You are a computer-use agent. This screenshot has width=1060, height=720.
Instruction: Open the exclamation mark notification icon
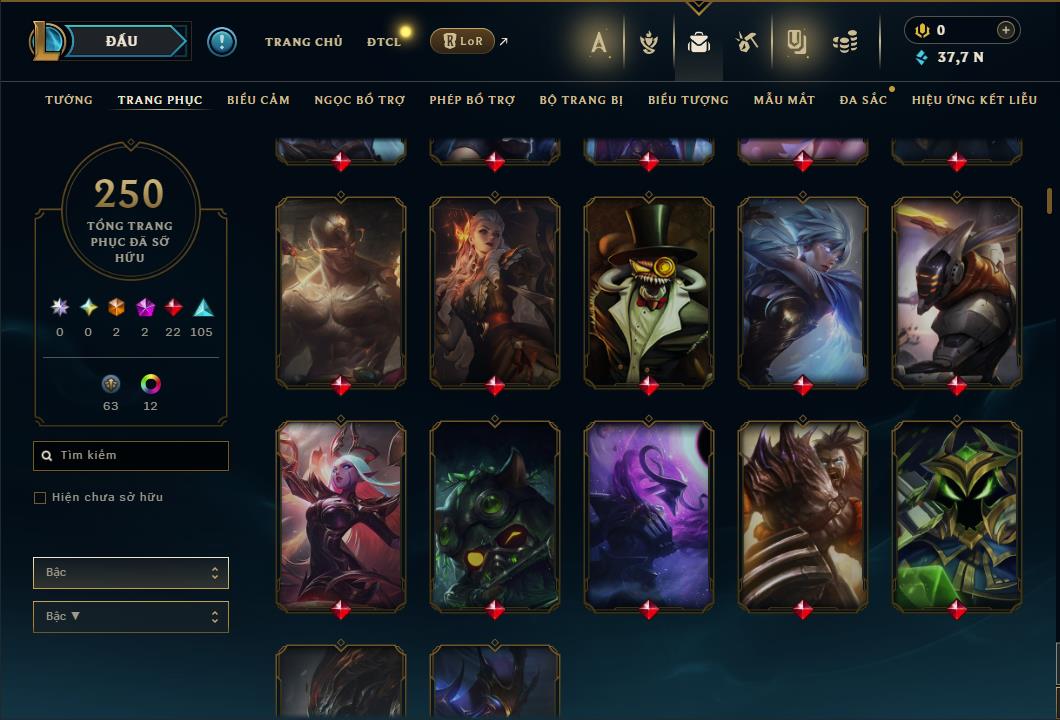pos(222,42)
